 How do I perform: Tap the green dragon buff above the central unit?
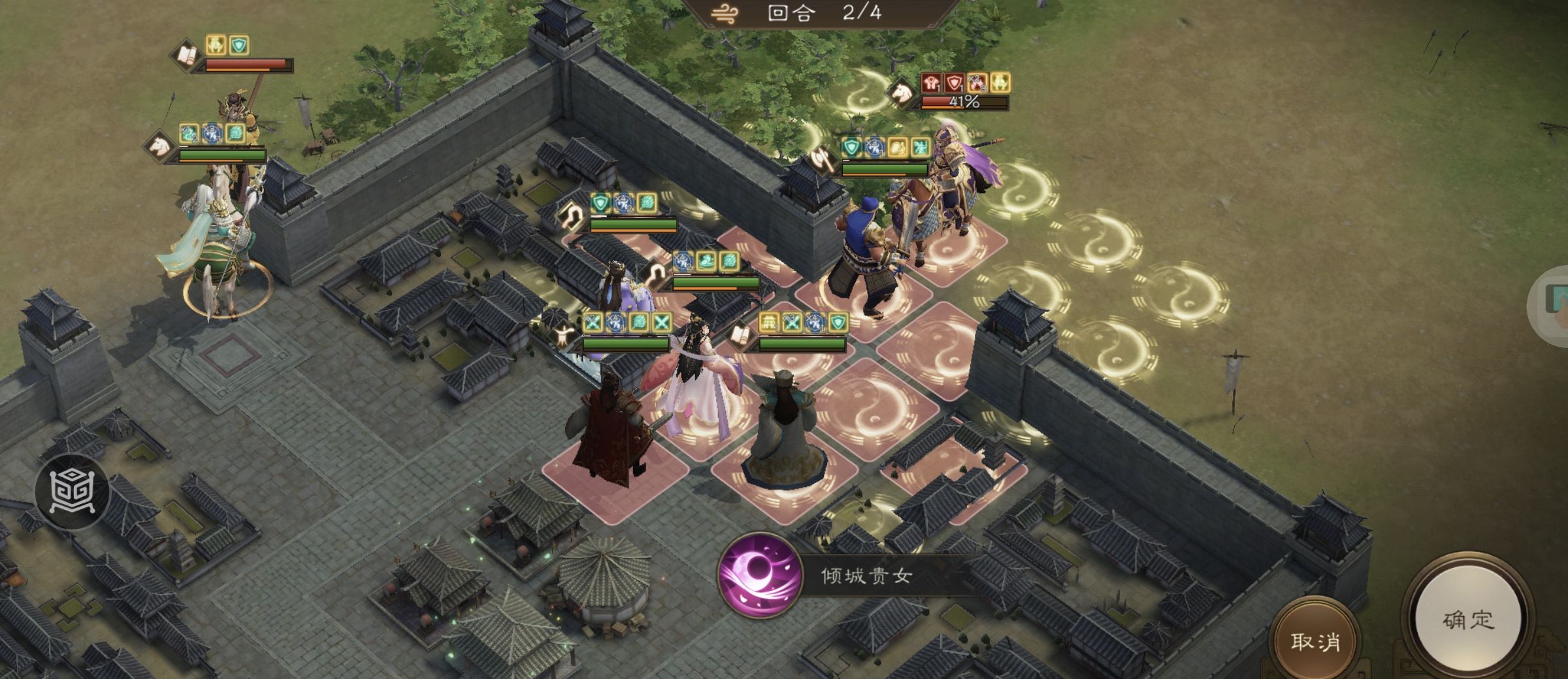tap(707, 262)
